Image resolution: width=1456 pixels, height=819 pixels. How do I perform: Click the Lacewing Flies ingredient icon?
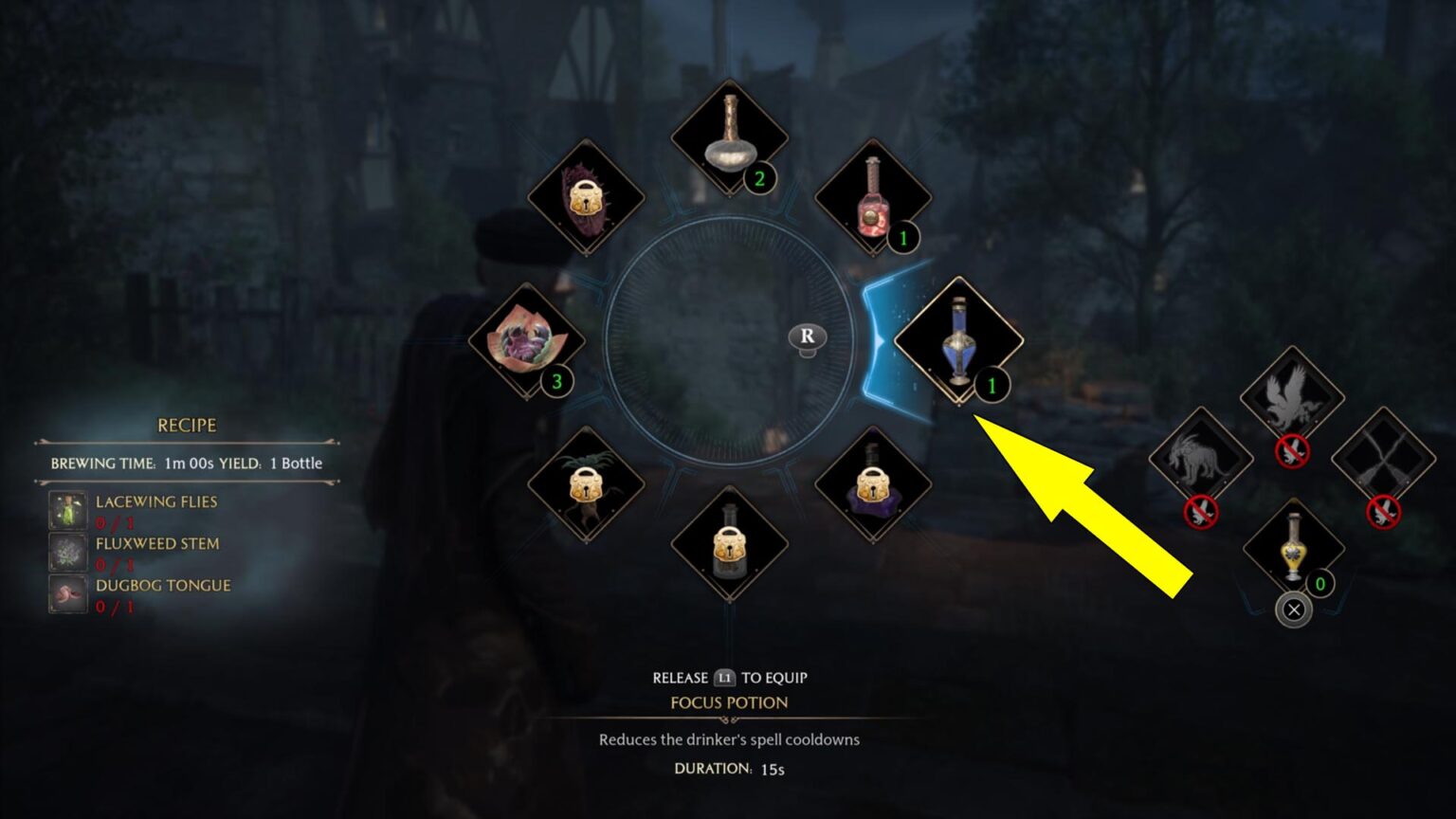(x=66, y=510)
